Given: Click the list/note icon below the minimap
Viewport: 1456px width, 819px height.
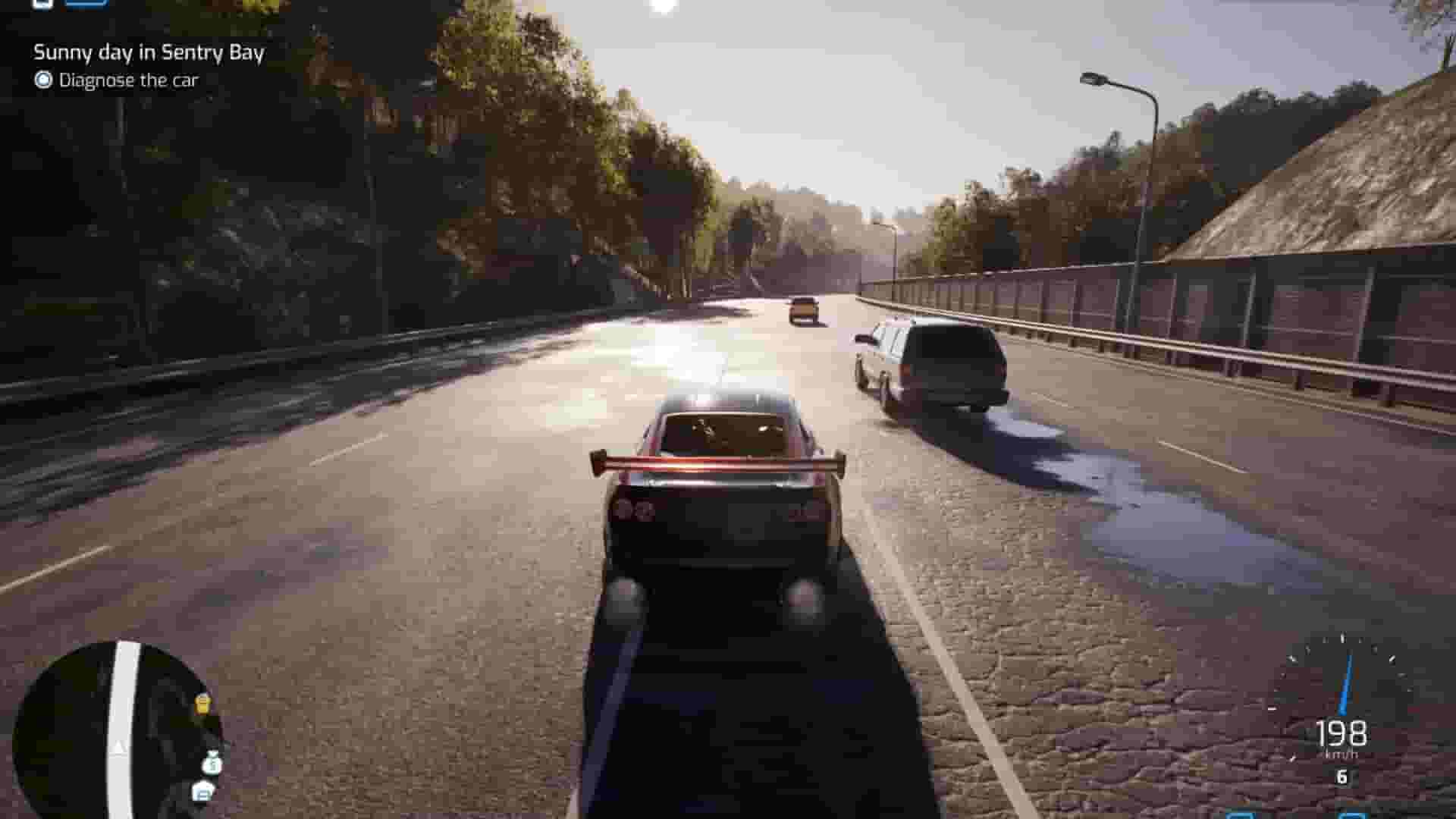Looking at the screenshot, I should (x=203, y=792).
